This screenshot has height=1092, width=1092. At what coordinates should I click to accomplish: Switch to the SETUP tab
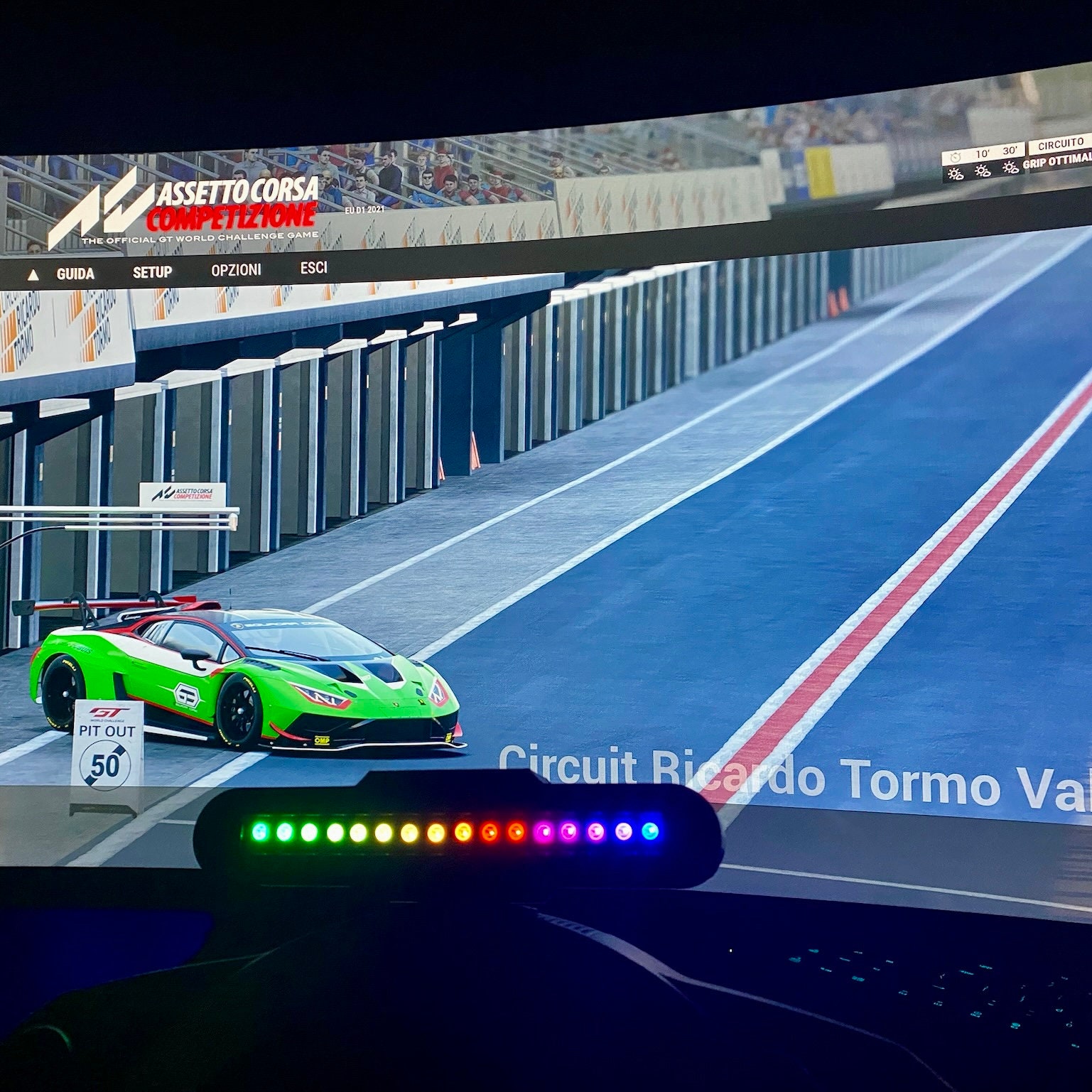click(x=153, y=272)
